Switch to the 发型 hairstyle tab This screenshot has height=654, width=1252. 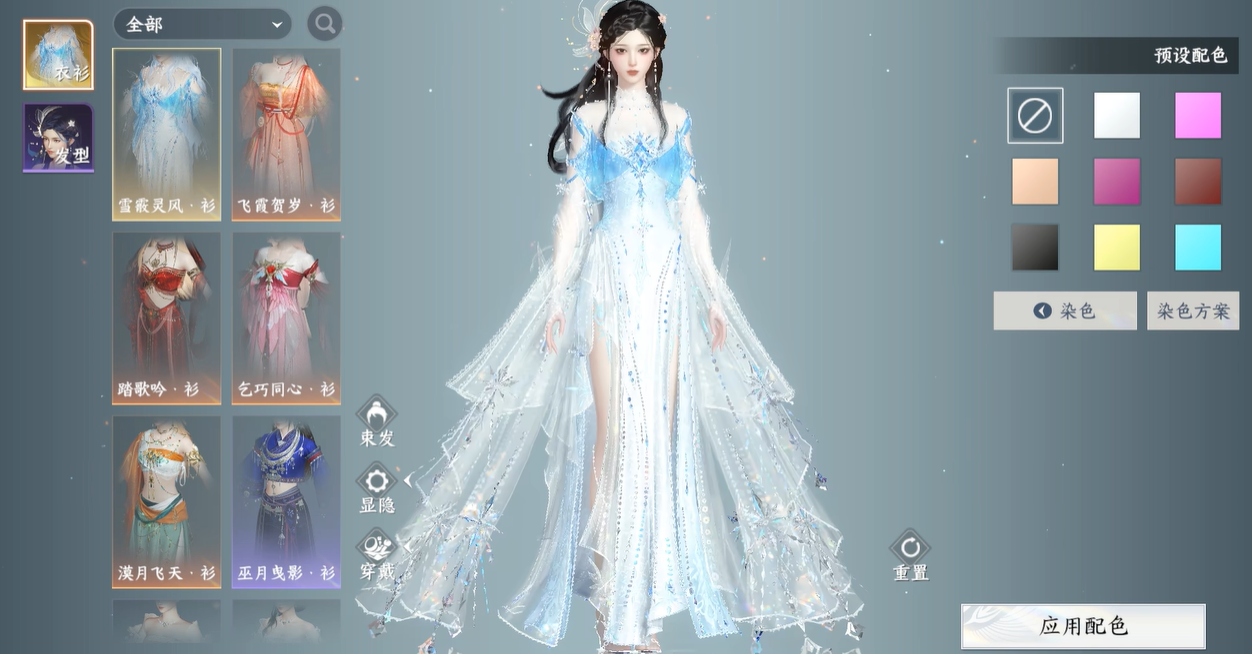(58, 137)
